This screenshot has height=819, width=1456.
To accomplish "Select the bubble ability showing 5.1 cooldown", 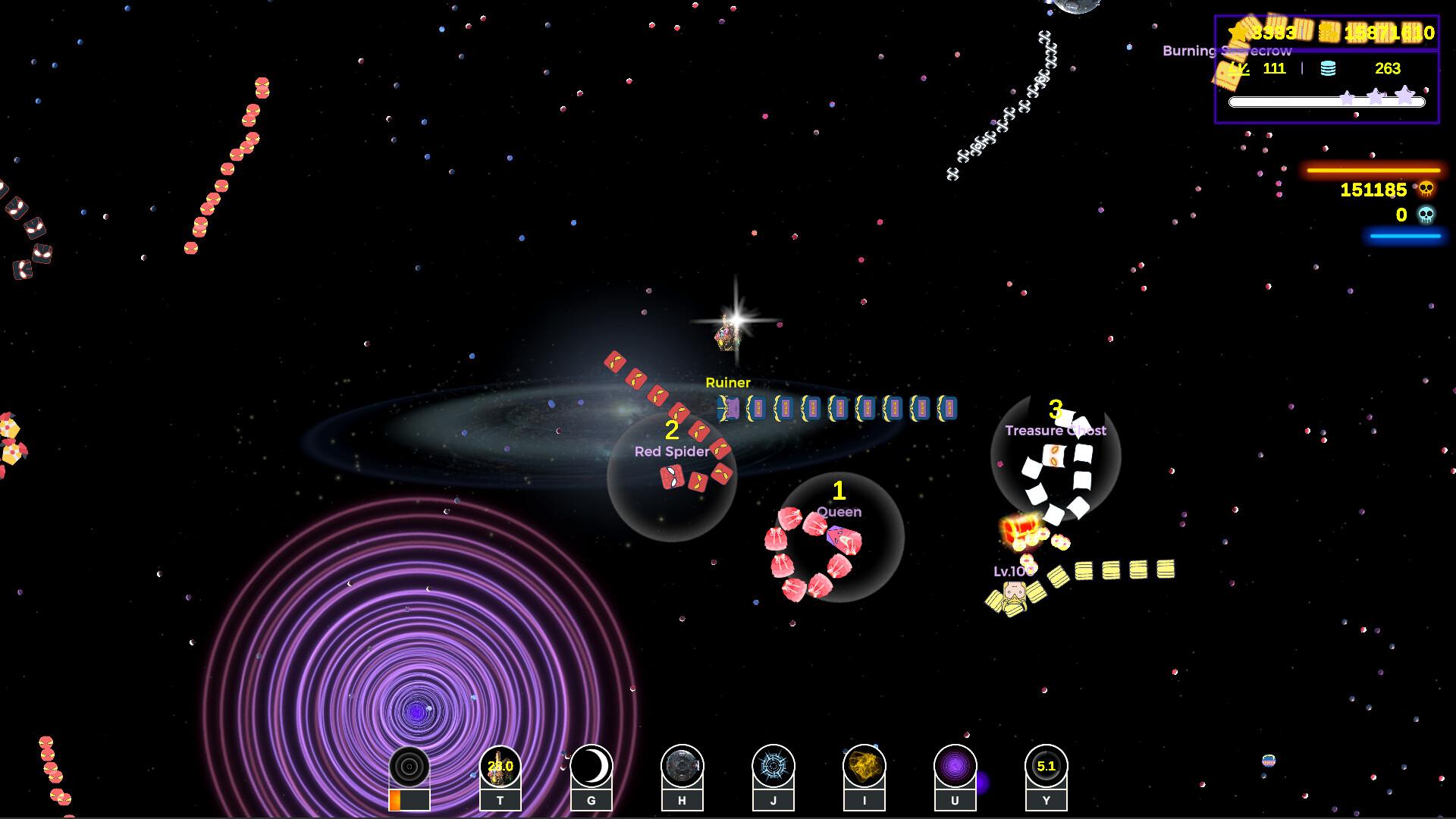I will point(1046,767).
